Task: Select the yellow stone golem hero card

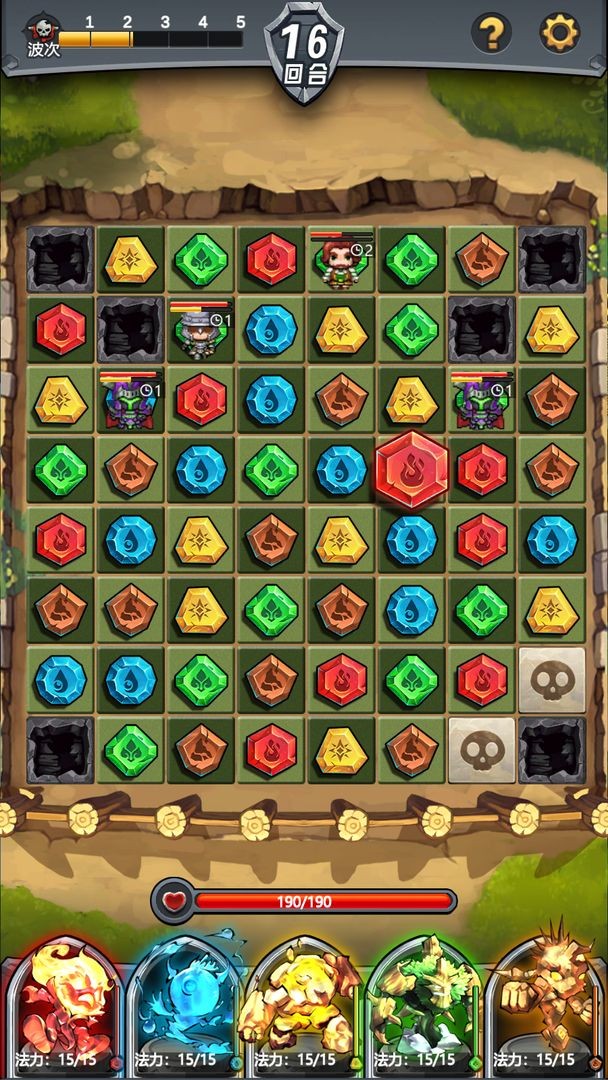Action: click(x=304, y=1005)
